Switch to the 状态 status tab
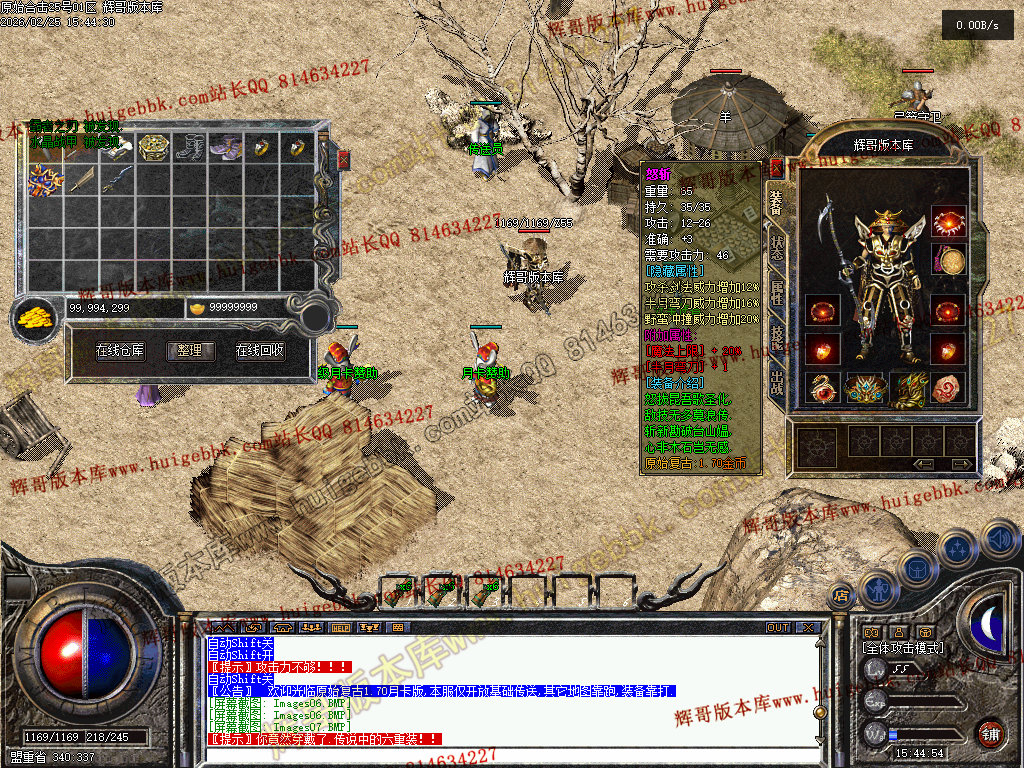 tap(777, 248)
